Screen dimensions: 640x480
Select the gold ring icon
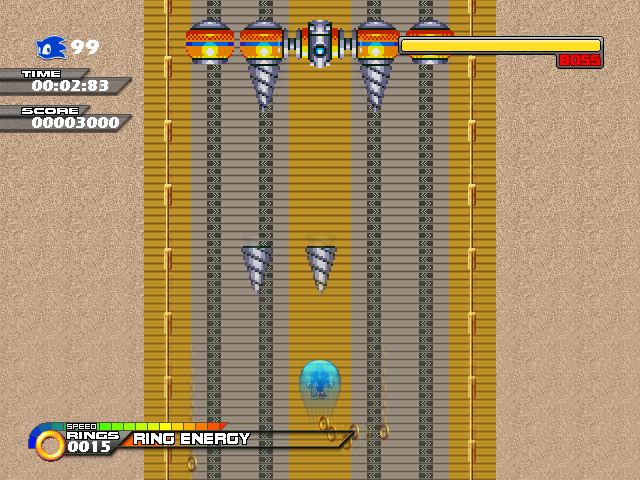click(x=49, y=444)
